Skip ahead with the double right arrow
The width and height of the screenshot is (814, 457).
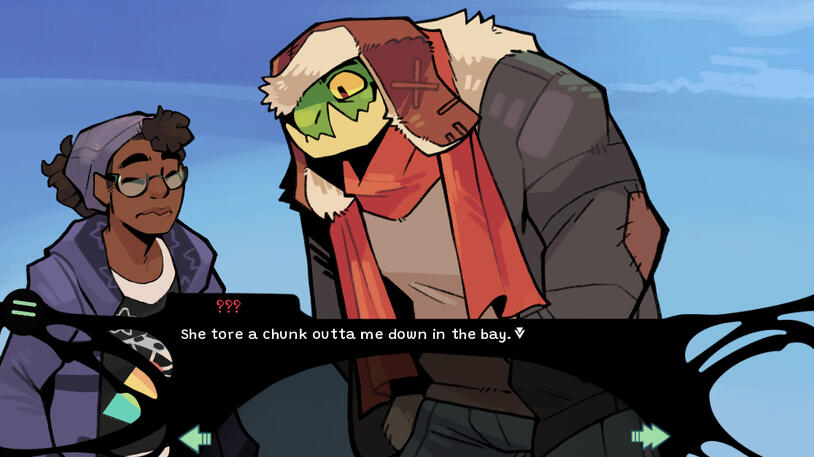[650, 436]
